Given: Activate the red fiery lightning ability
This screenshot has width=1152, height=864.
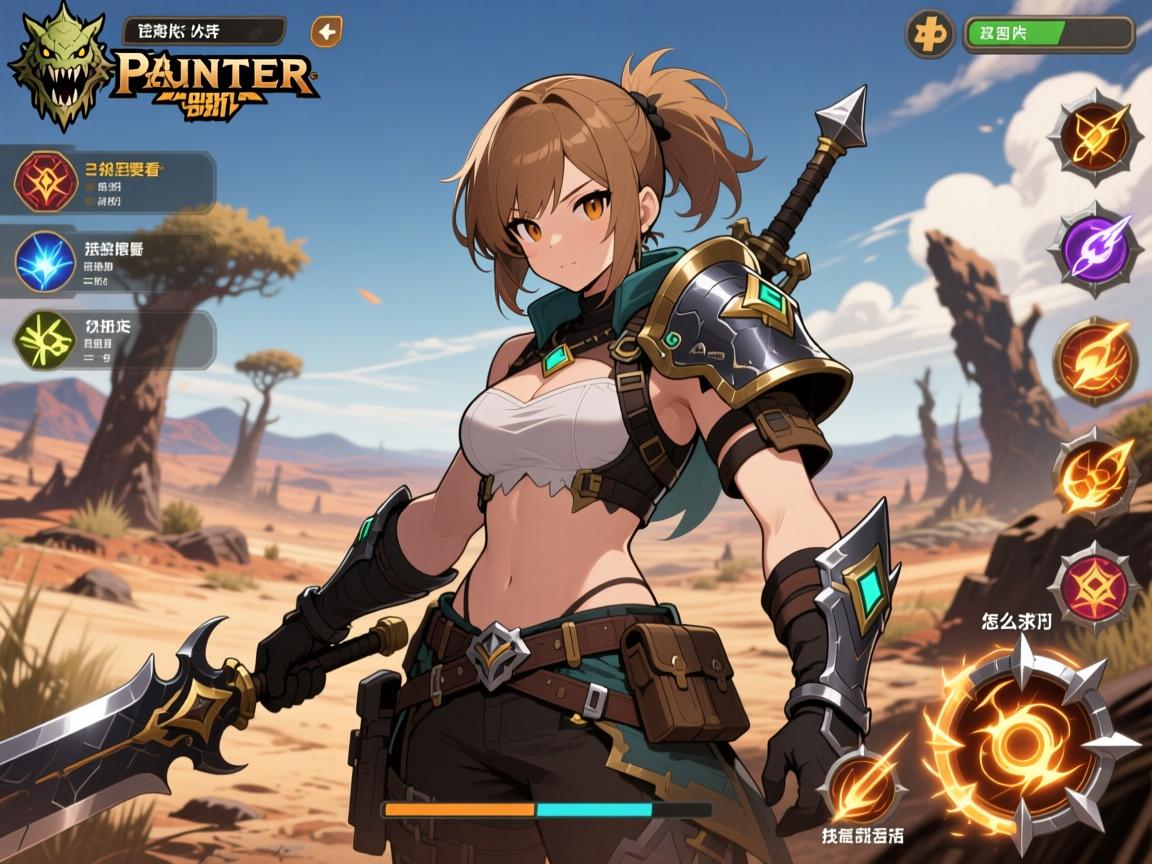Looking at the screenshot, I should (1095, 360).
